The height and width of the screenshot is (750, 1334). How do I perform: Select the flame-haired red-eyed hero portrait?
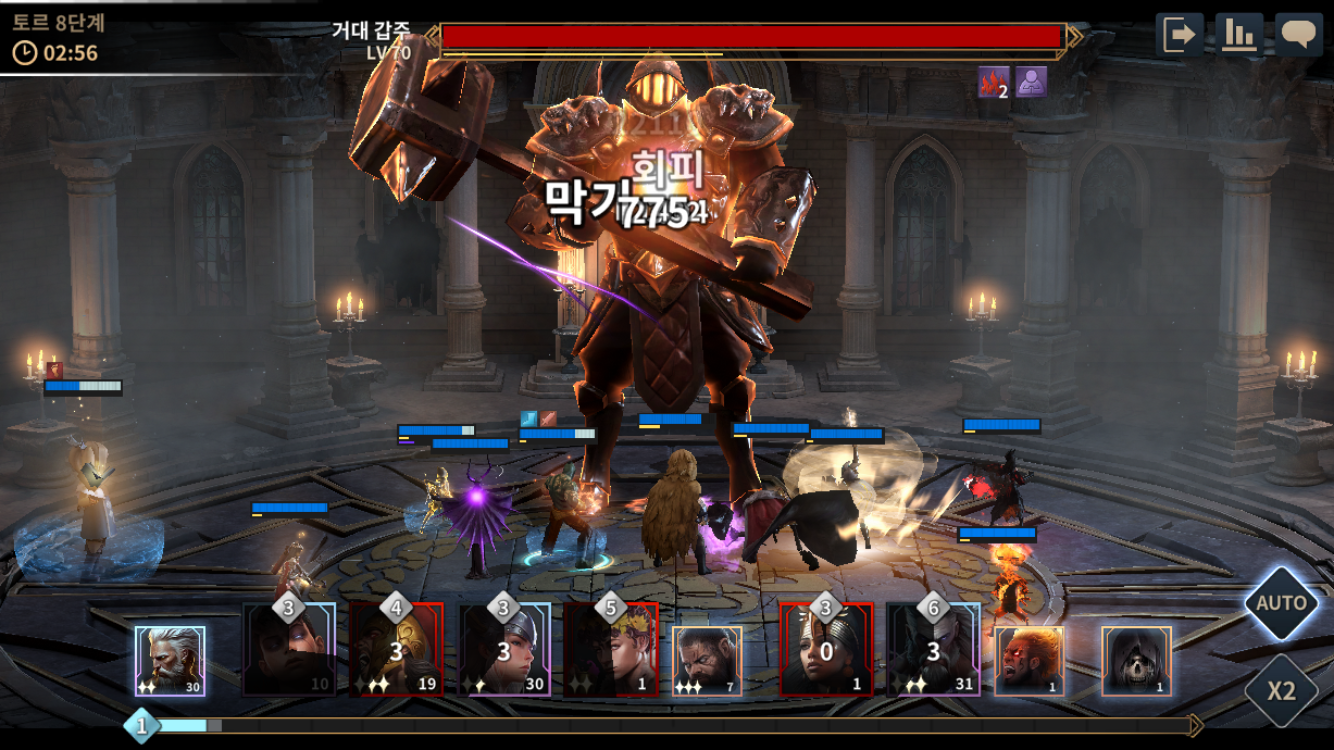click(x=1029, y=661)
